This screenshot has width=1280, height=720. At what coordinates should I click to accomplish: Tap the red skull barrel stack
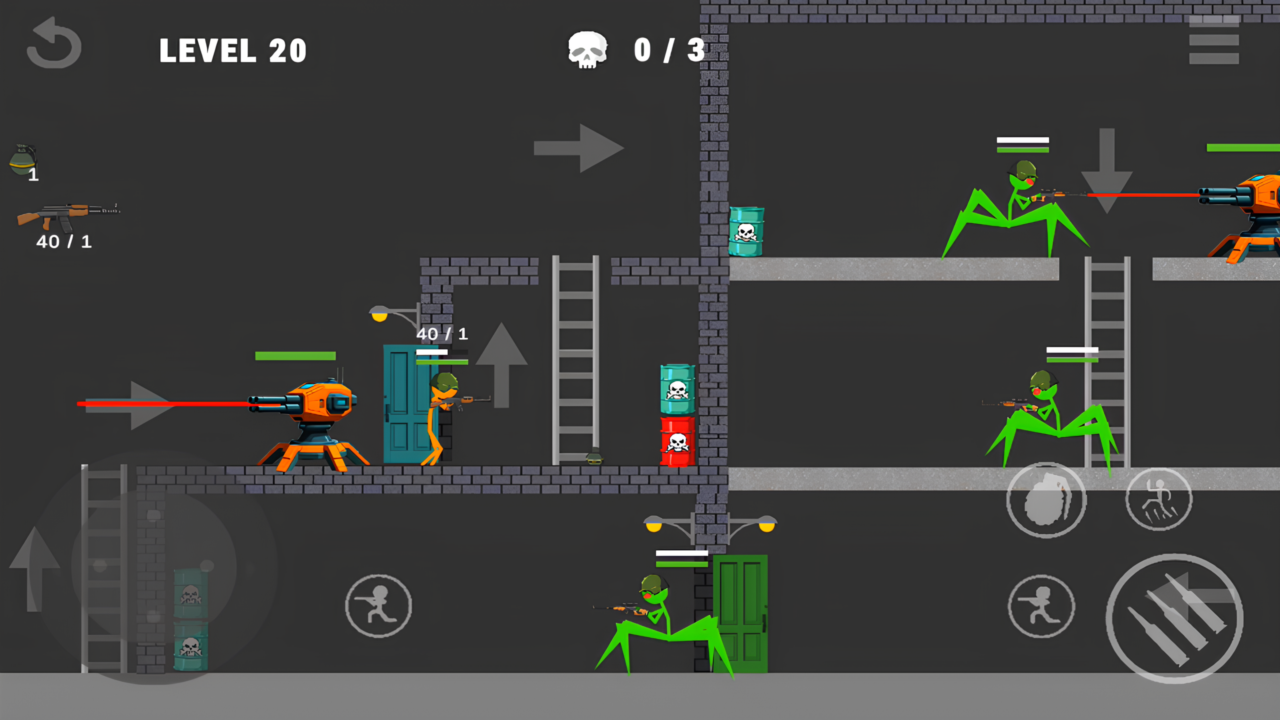(676, 440)
